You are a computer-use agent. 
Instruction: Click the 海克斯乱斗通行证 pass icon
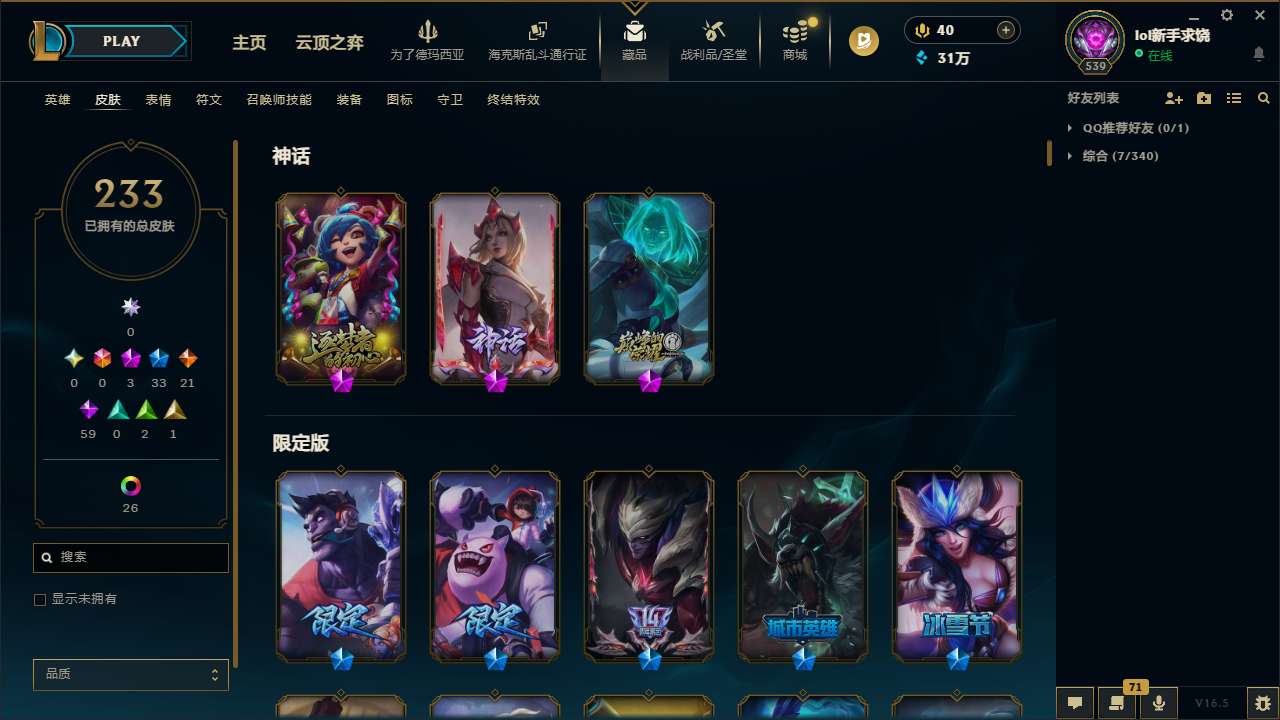pyautogui.click(x=537, y=40)
